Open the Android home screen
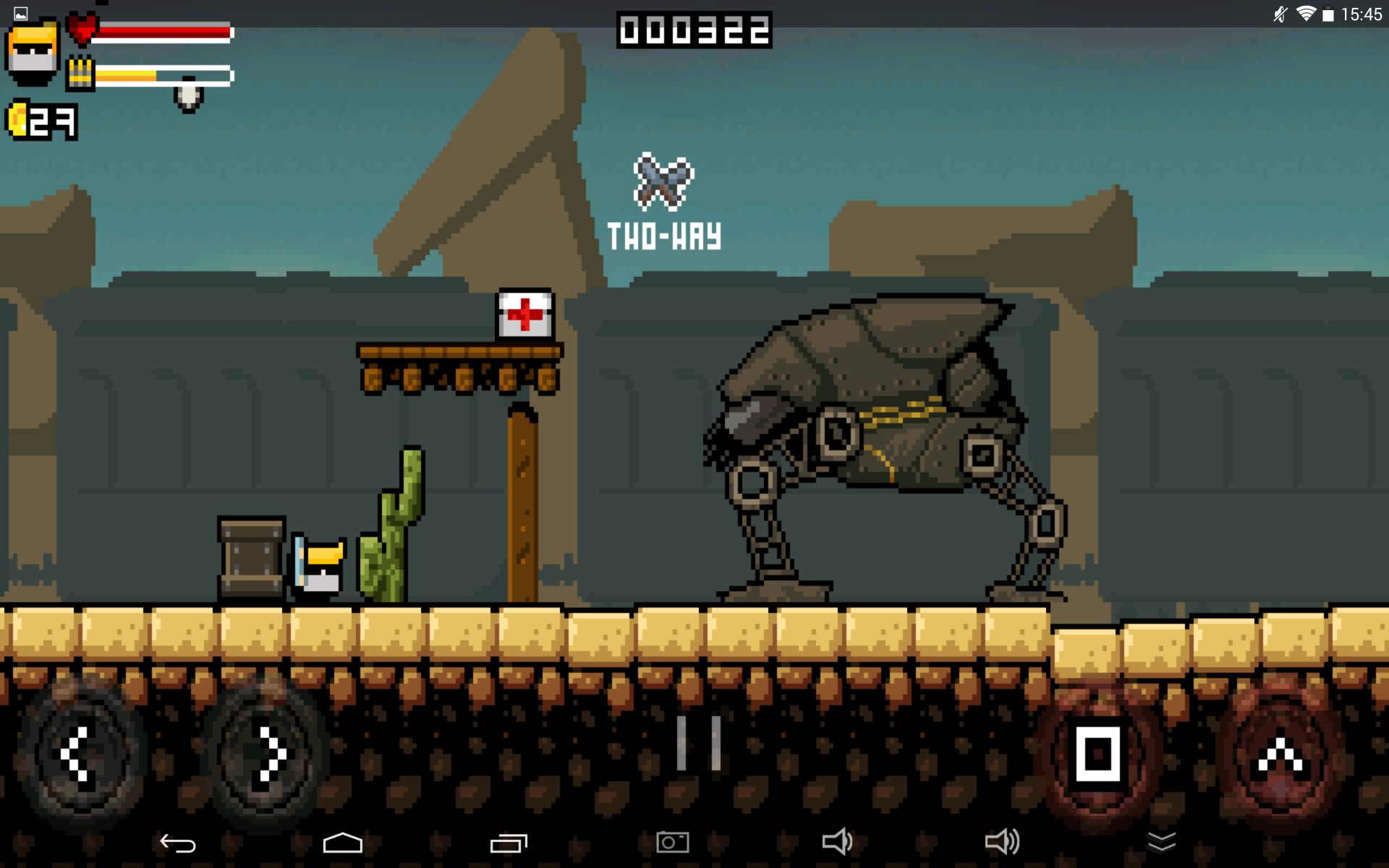1389x868 pixels. coord(342,843)
